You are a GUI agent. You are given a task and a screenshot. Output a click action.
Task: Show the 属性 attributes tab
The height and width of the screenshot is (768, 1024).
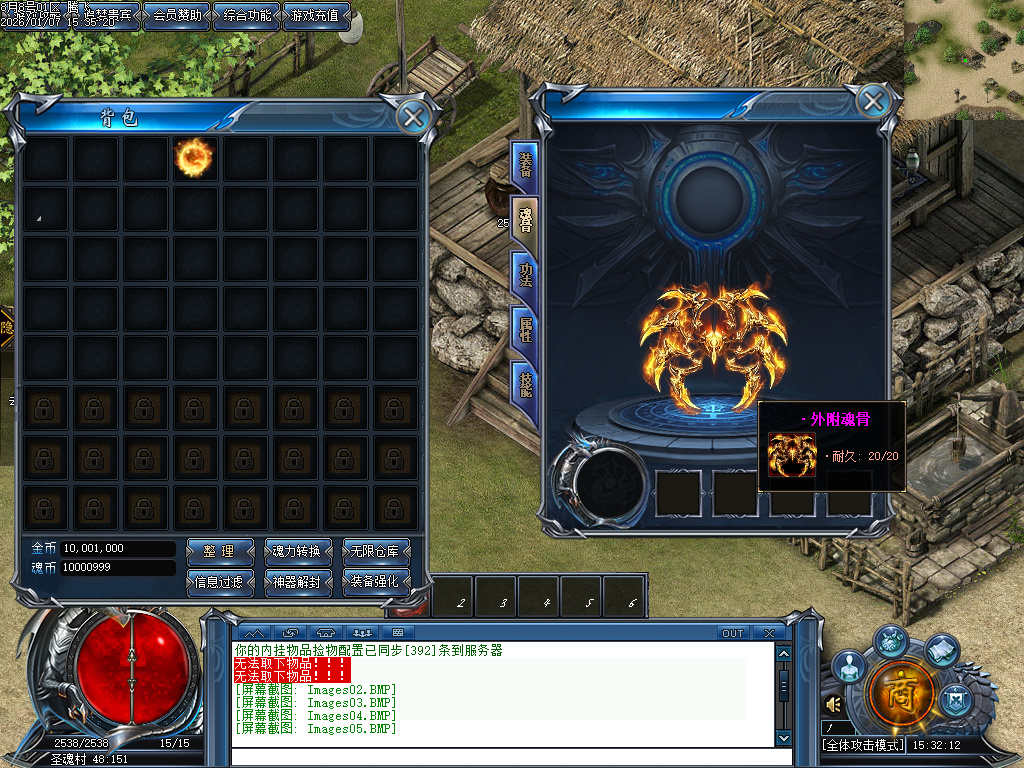[525, 328]
